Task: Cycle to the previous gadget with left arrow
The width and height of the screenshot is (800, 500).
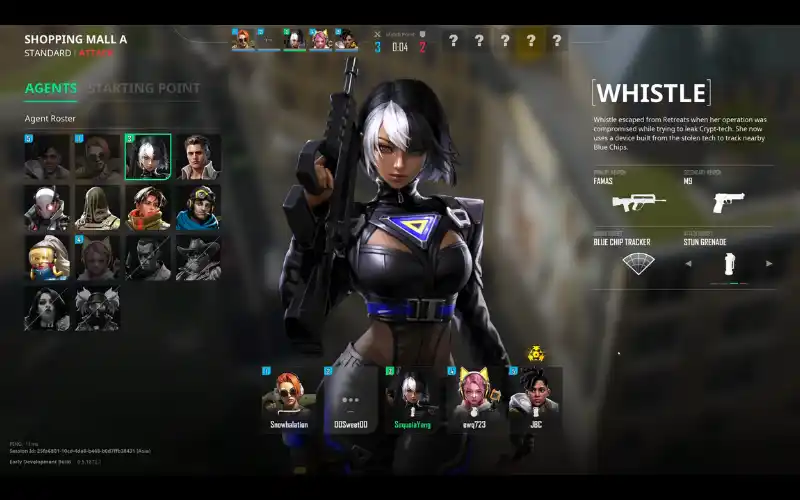Action: click(x=688, y=263)
